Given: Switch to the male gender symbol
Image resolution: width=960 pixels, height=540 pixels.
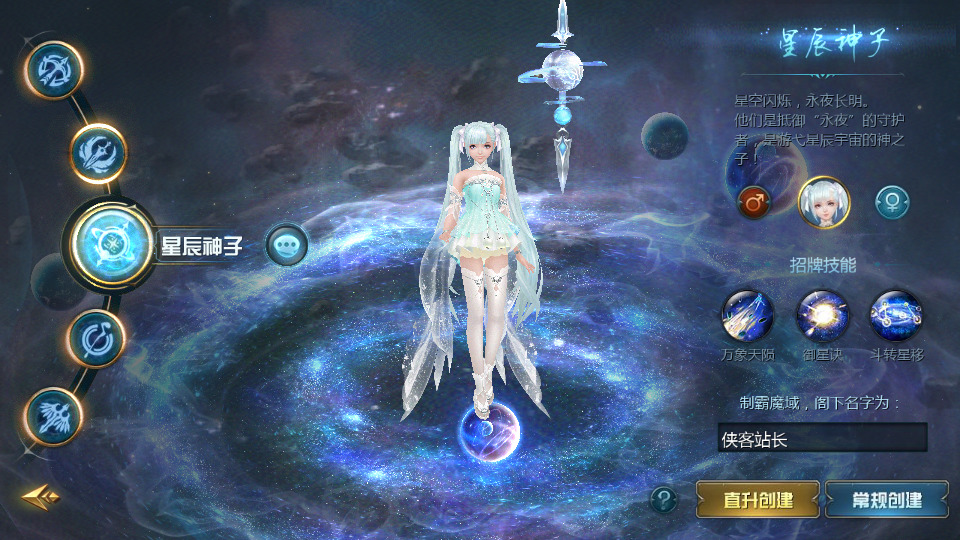Looking at the screenshot, I should point(754,203).
